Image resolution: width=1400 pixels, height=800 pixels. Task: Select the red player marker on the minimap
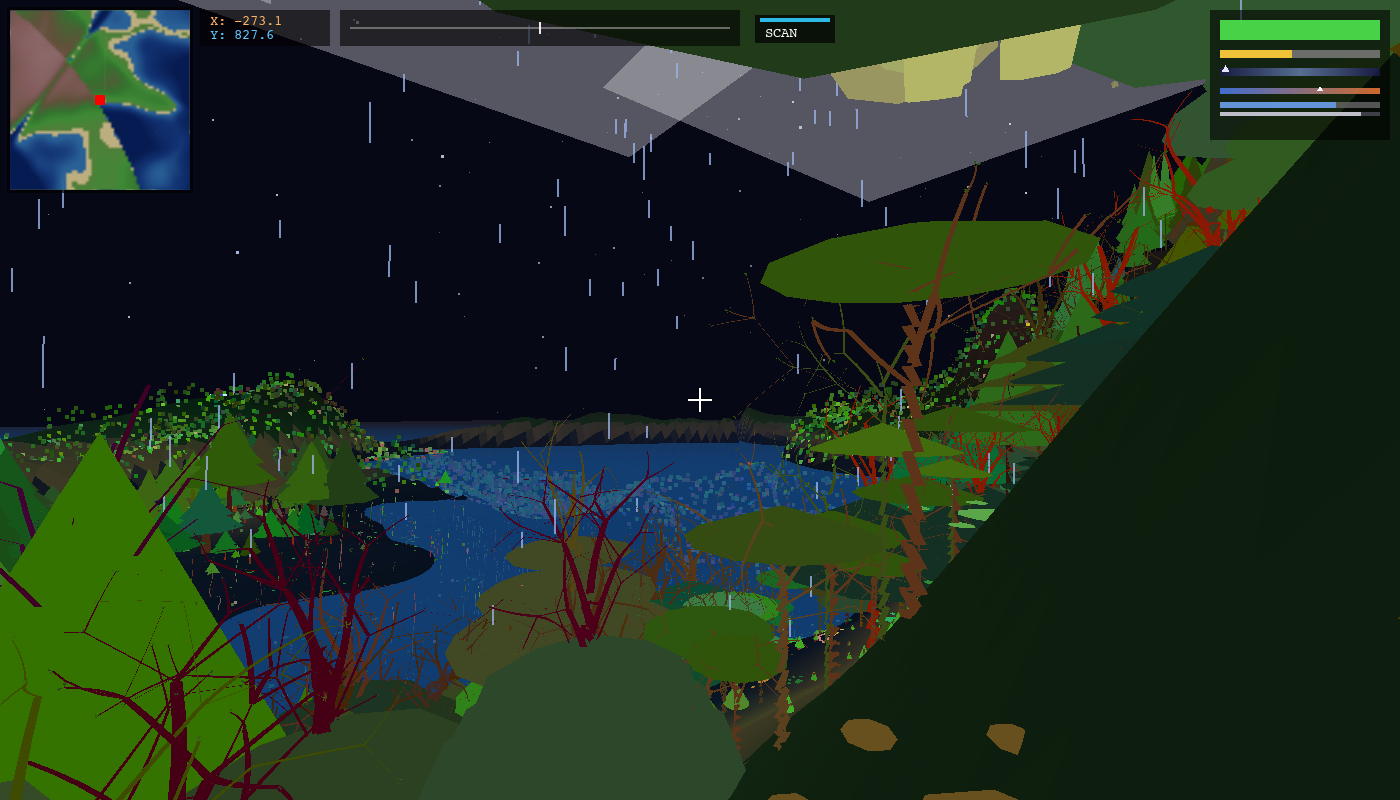point(100,100)
